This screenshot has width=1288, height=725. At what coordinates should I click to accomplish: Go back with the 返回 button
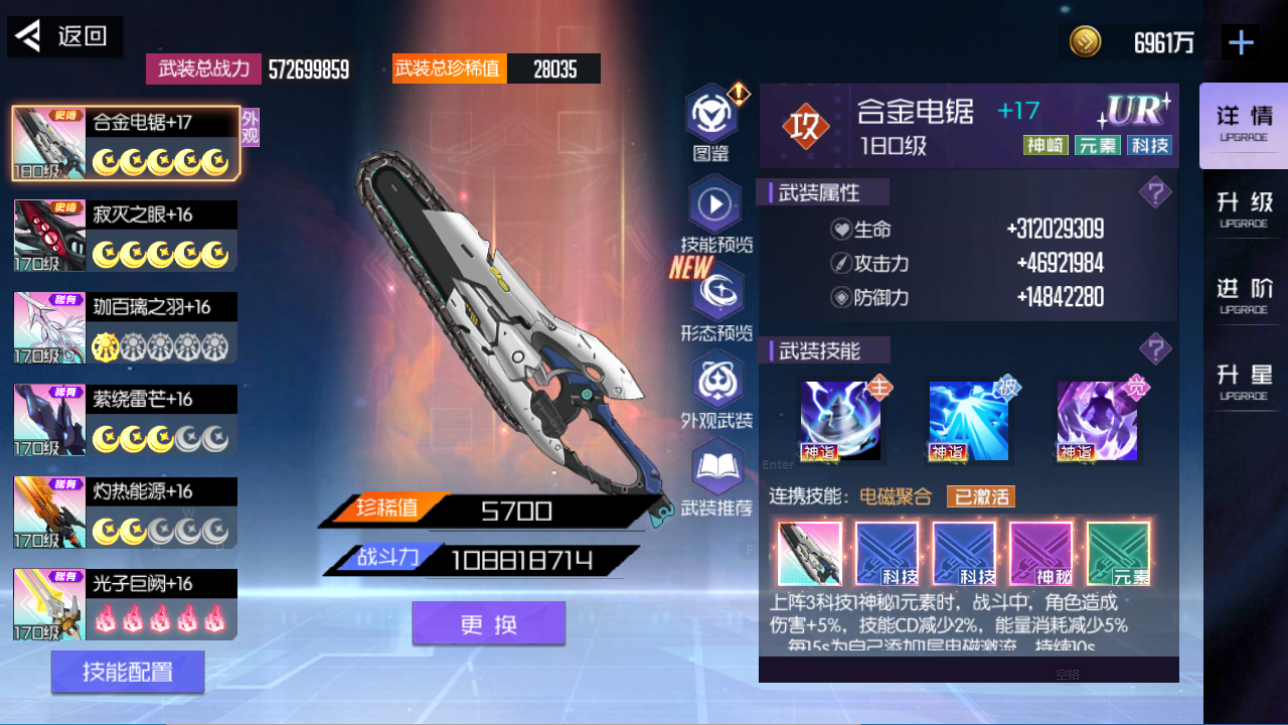pos(65,37)
